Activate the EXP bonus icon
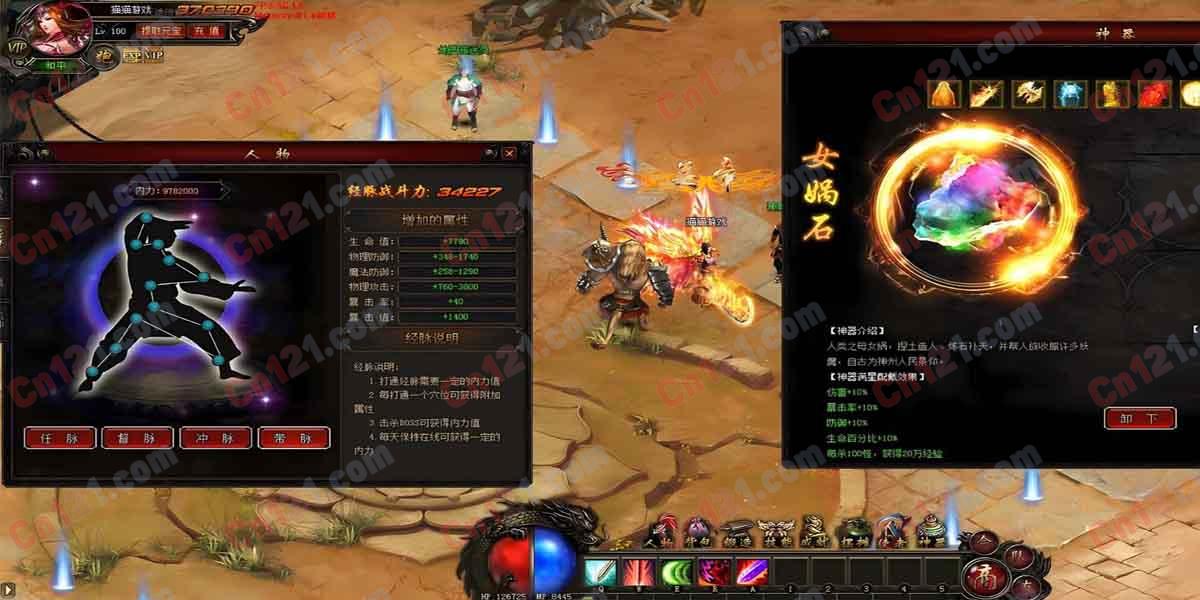Viewport: 1200px width, 600px height. pos(132,56)
